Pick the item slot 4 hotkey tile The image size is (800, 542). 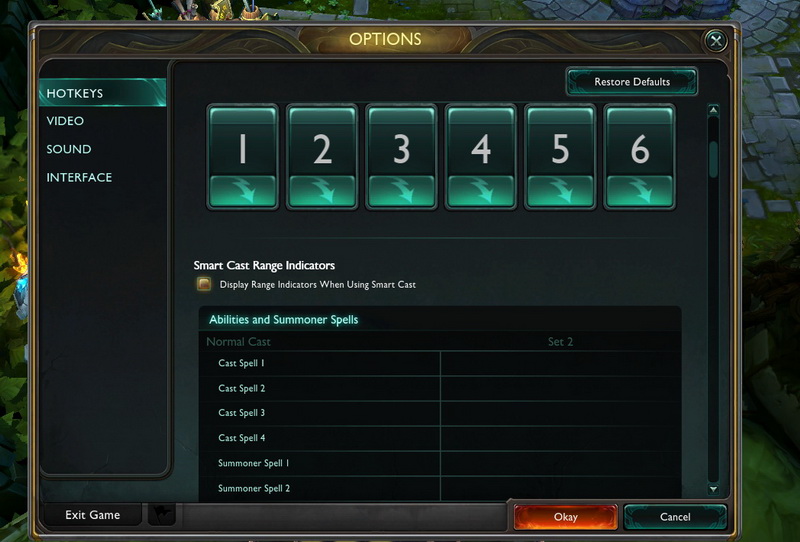pos(481,156)
